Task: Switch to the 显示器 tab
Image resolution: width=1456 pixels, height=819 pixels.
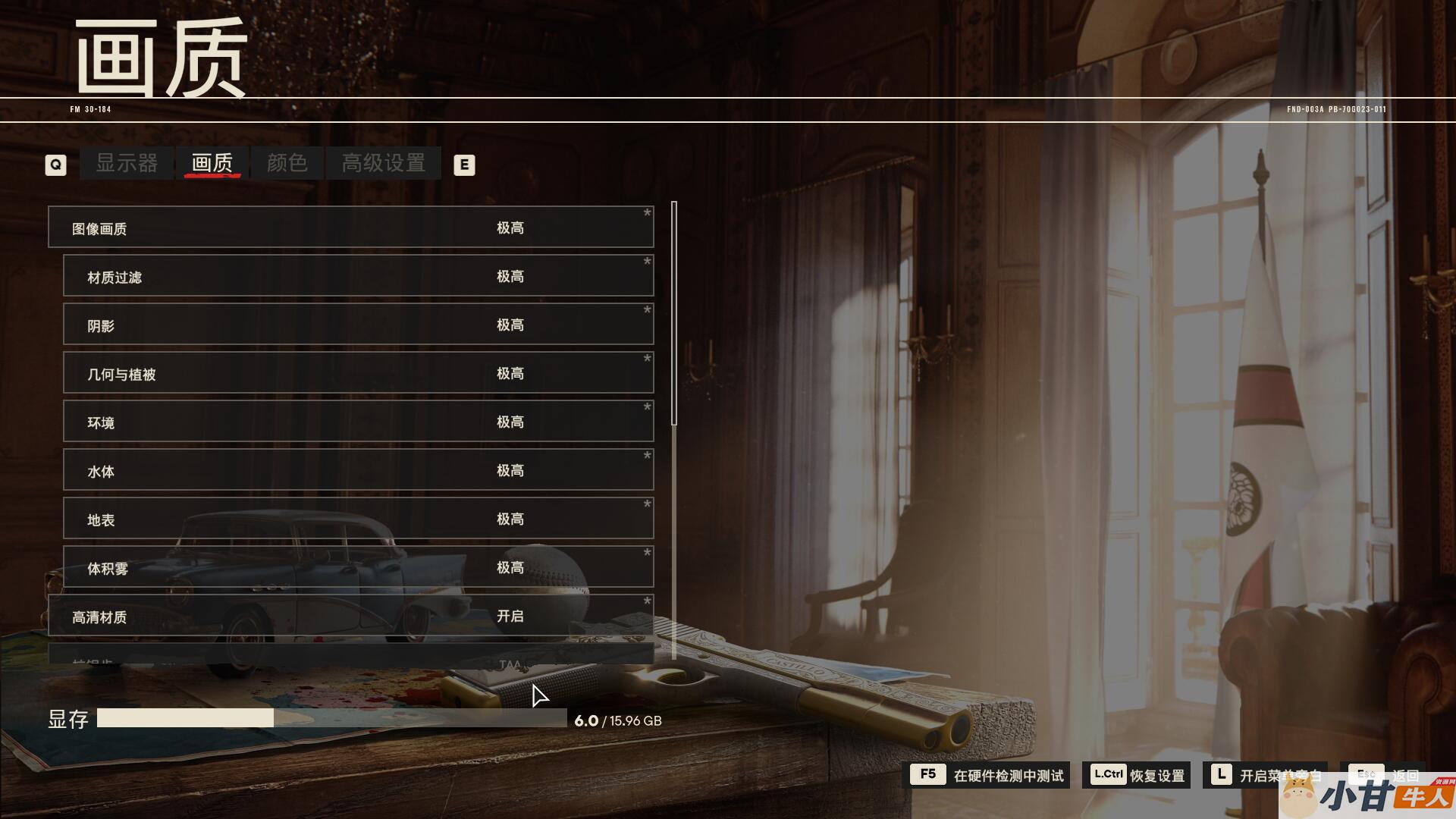Action: 127,163
